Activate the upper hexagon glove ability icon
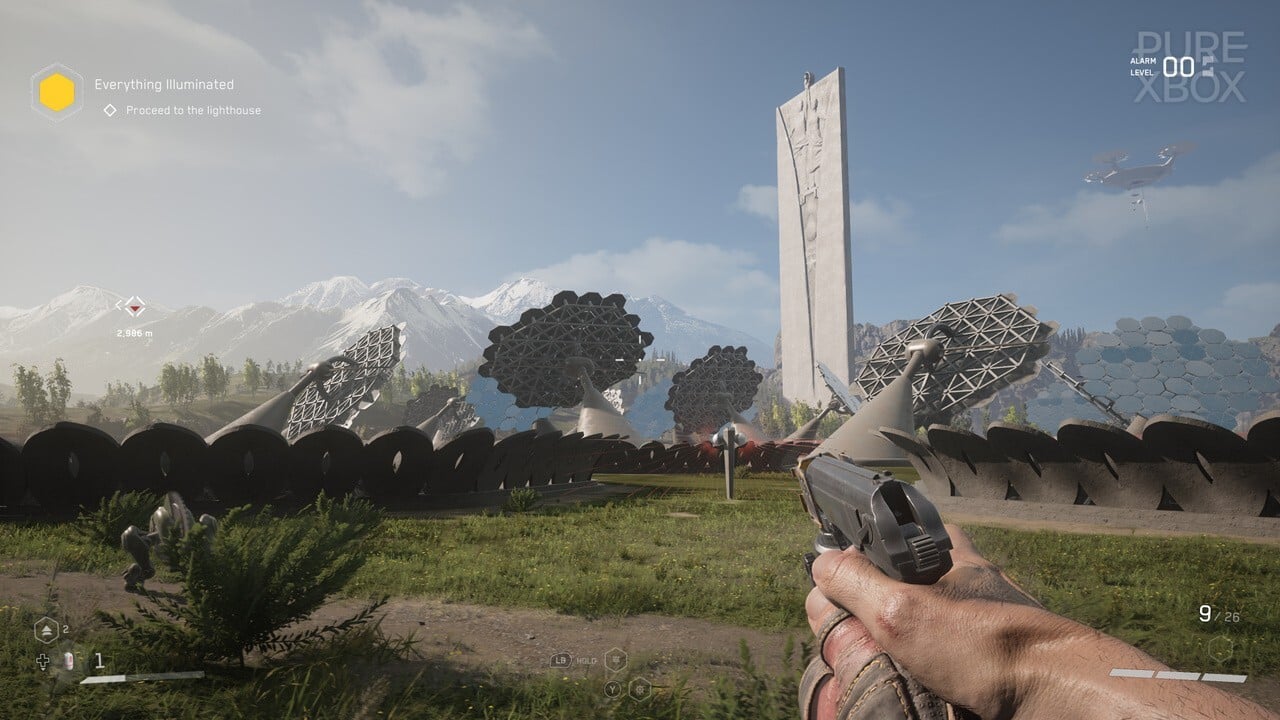 point(616,659)
